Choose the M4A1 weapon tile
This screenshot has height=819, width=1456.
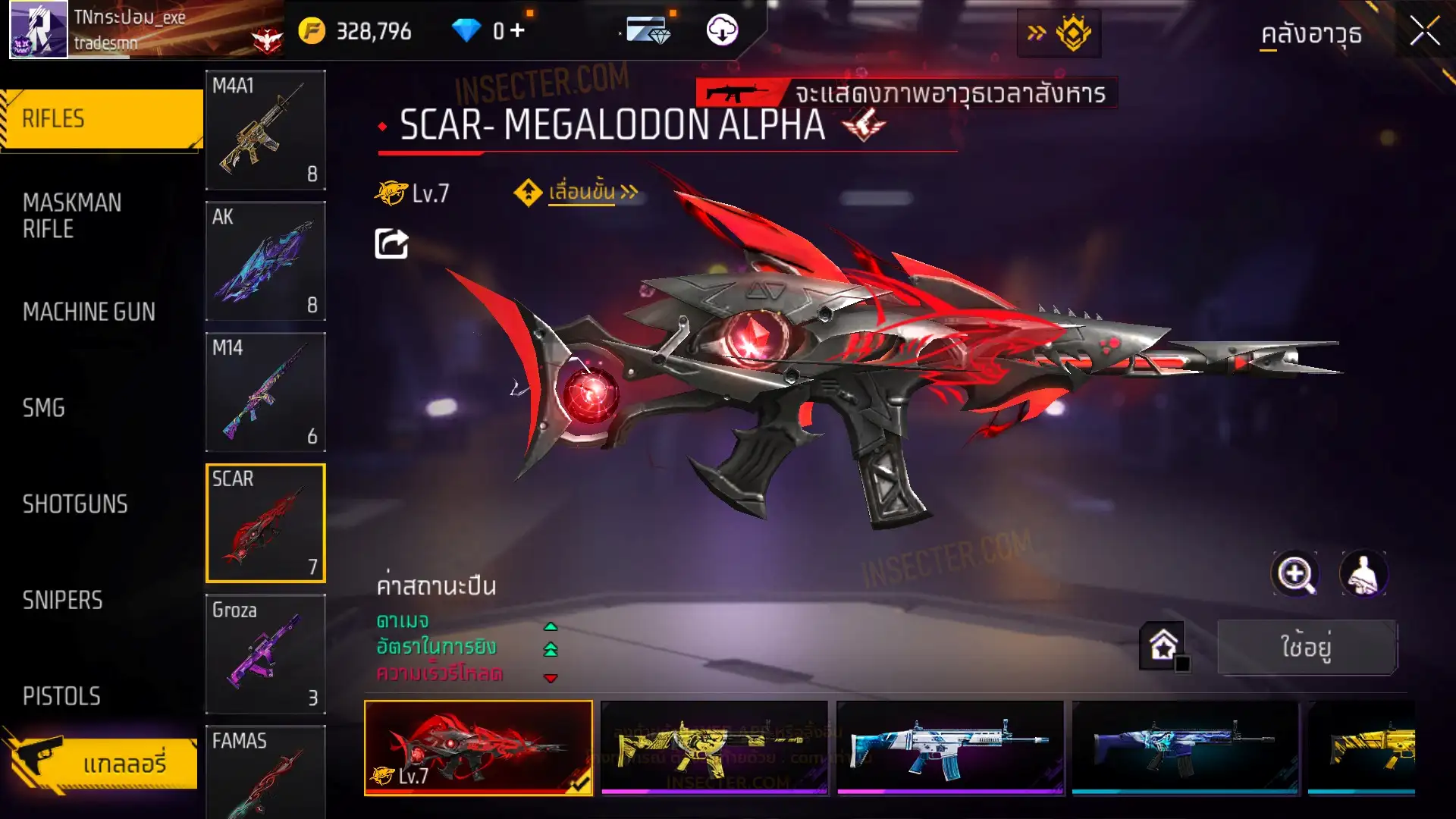click(265, 130)
